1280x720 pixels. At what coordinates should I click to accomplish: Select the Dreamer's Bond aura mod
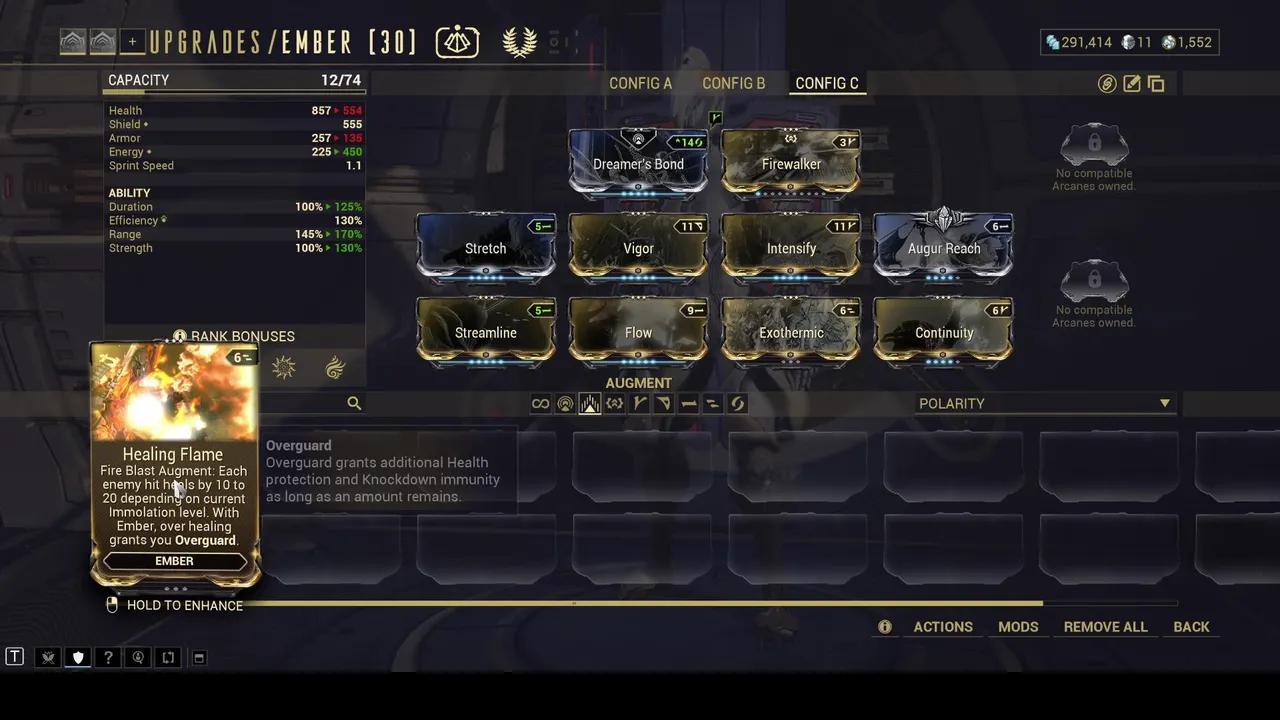pyautogui.click(x=638, y=163)
